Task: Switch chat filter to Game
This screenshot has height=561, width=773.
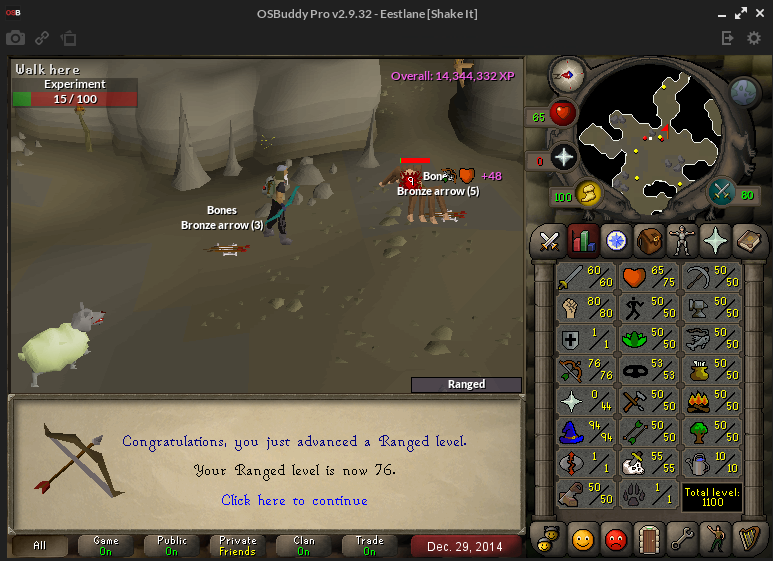Action: (106, 546)
